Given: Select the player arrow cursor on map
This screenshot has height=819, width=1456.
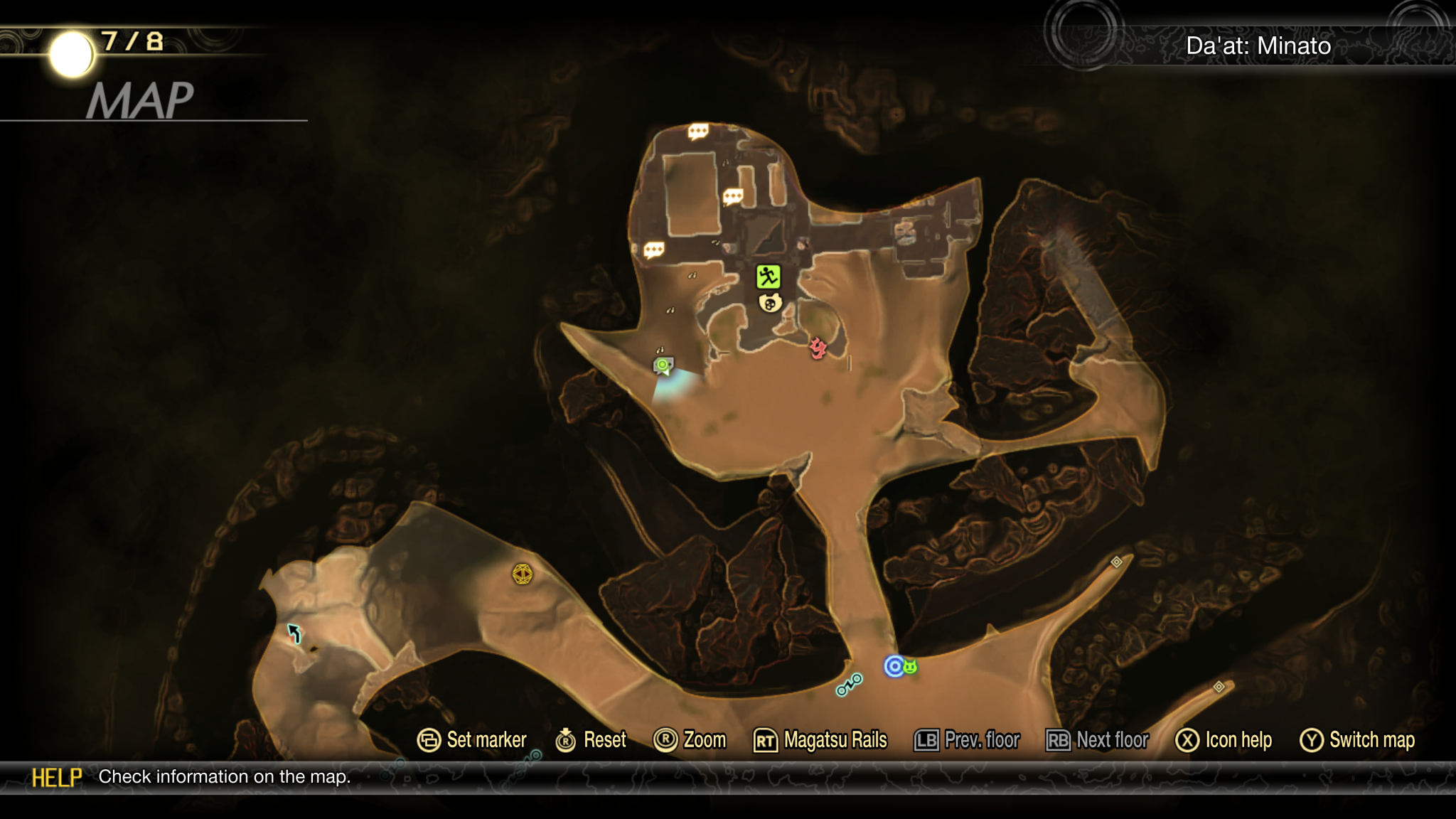Looking at the screenshot, I should [x=294, y=632].
